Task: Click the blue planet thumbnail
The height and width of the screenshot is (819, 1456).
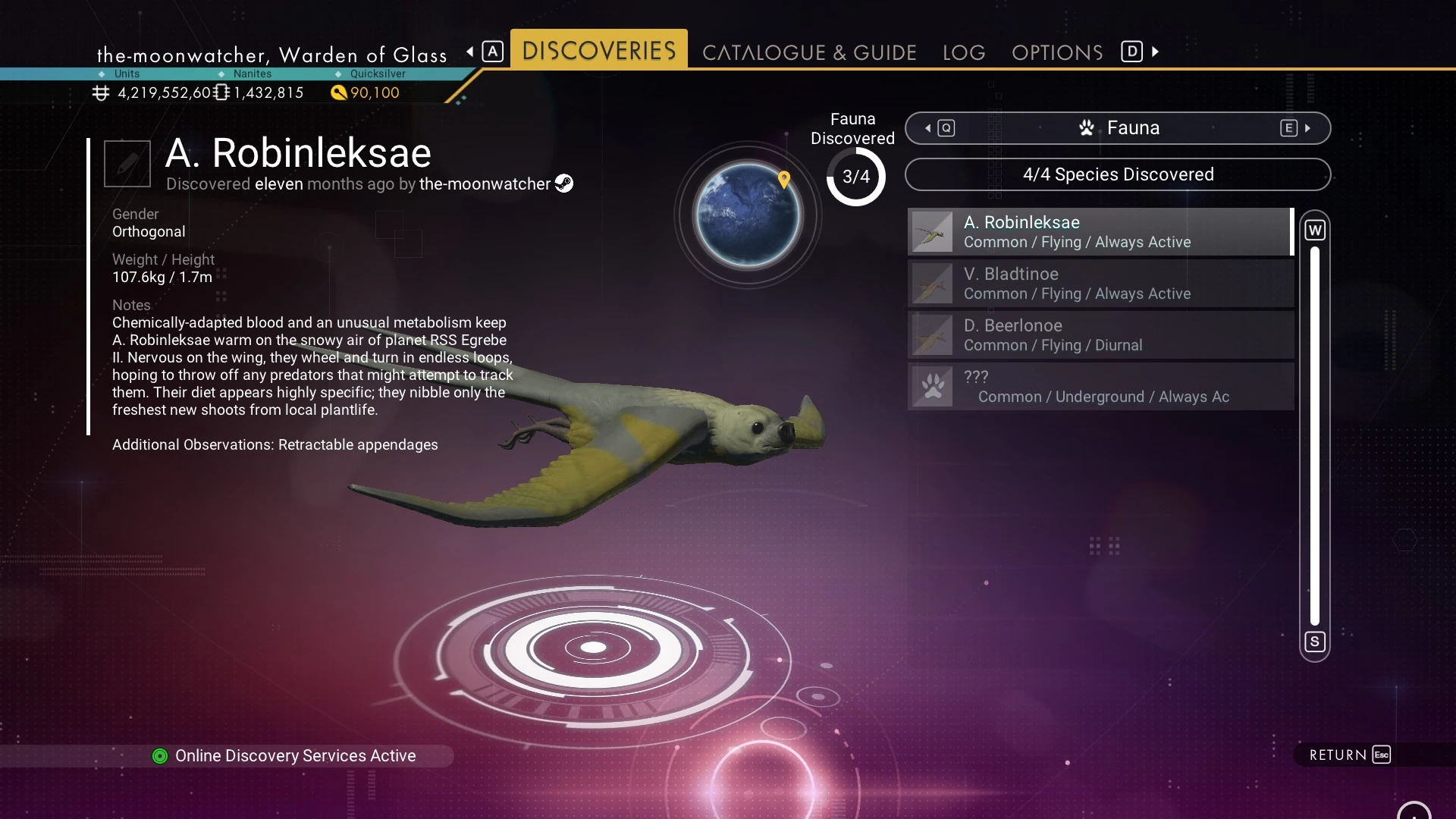Action: (748, 215)
